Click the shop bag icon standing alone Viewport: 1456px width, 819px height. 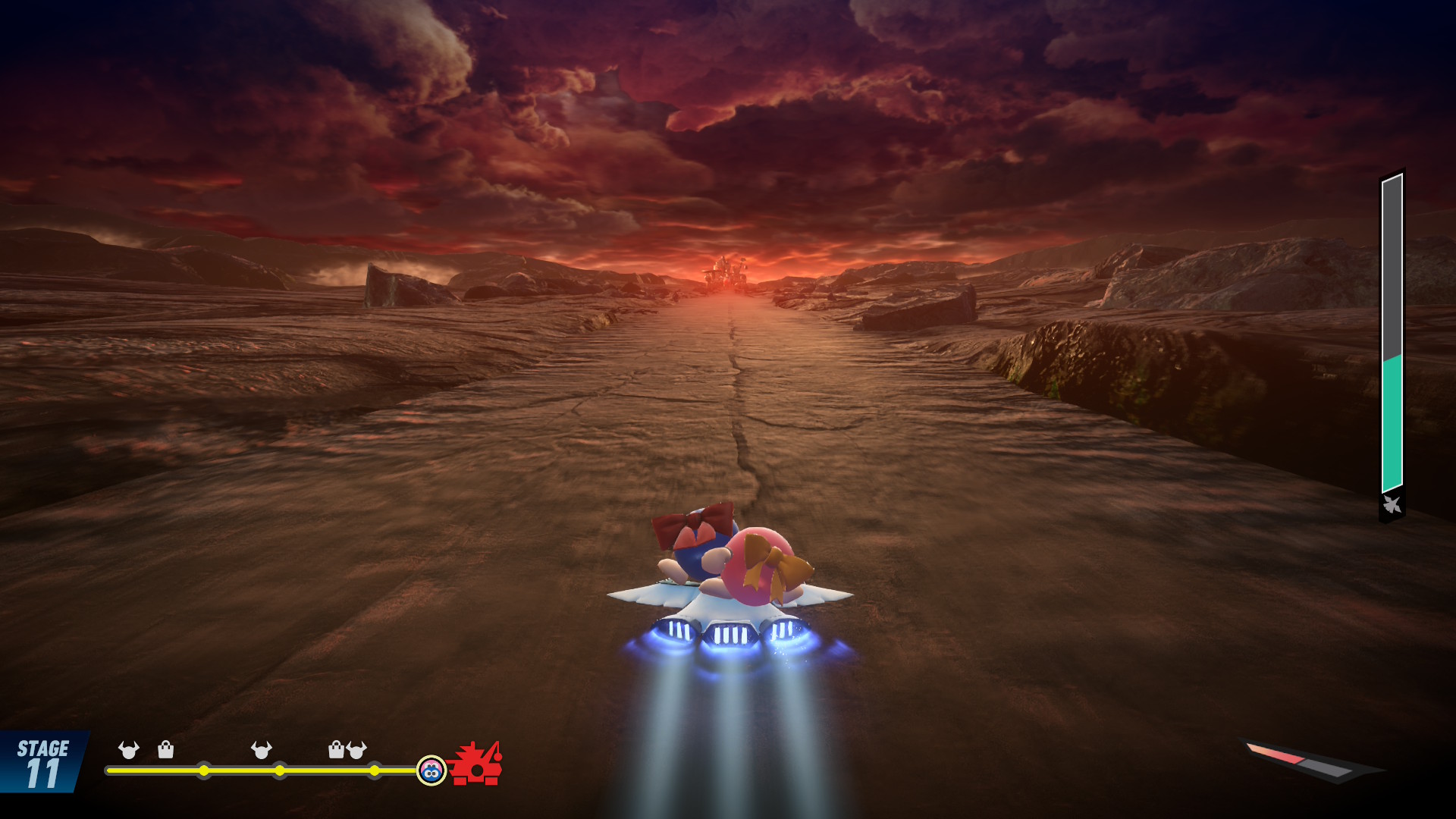pyautogui.click(x=165, y=750)
